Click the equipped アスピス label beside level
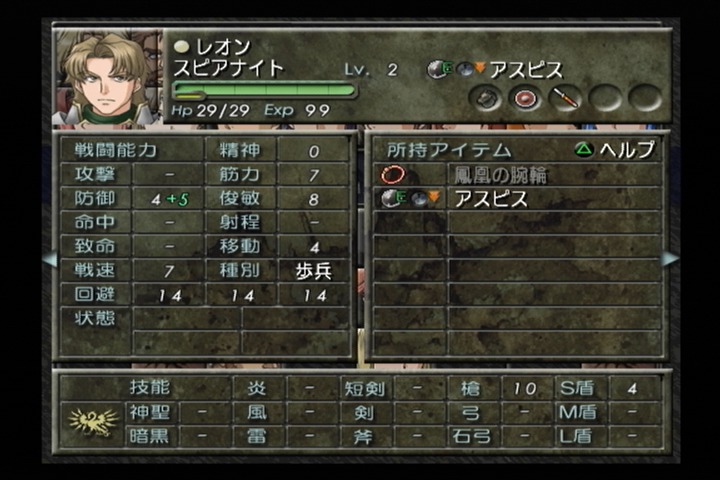The height and width of the screenshot is (480, 720). [x=524, y=70]
